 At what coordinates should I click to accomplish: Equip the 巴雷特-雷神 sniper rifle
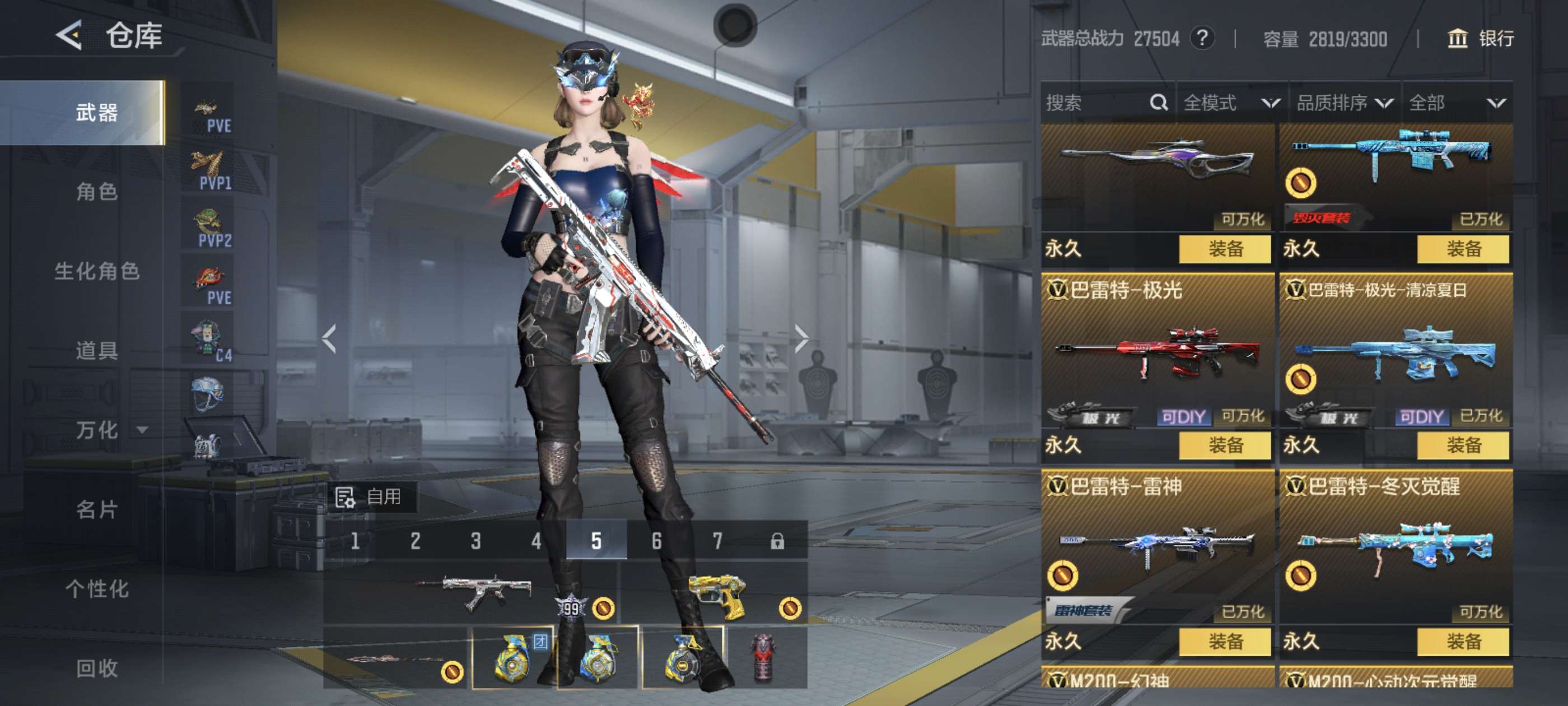click(1225, 642)
